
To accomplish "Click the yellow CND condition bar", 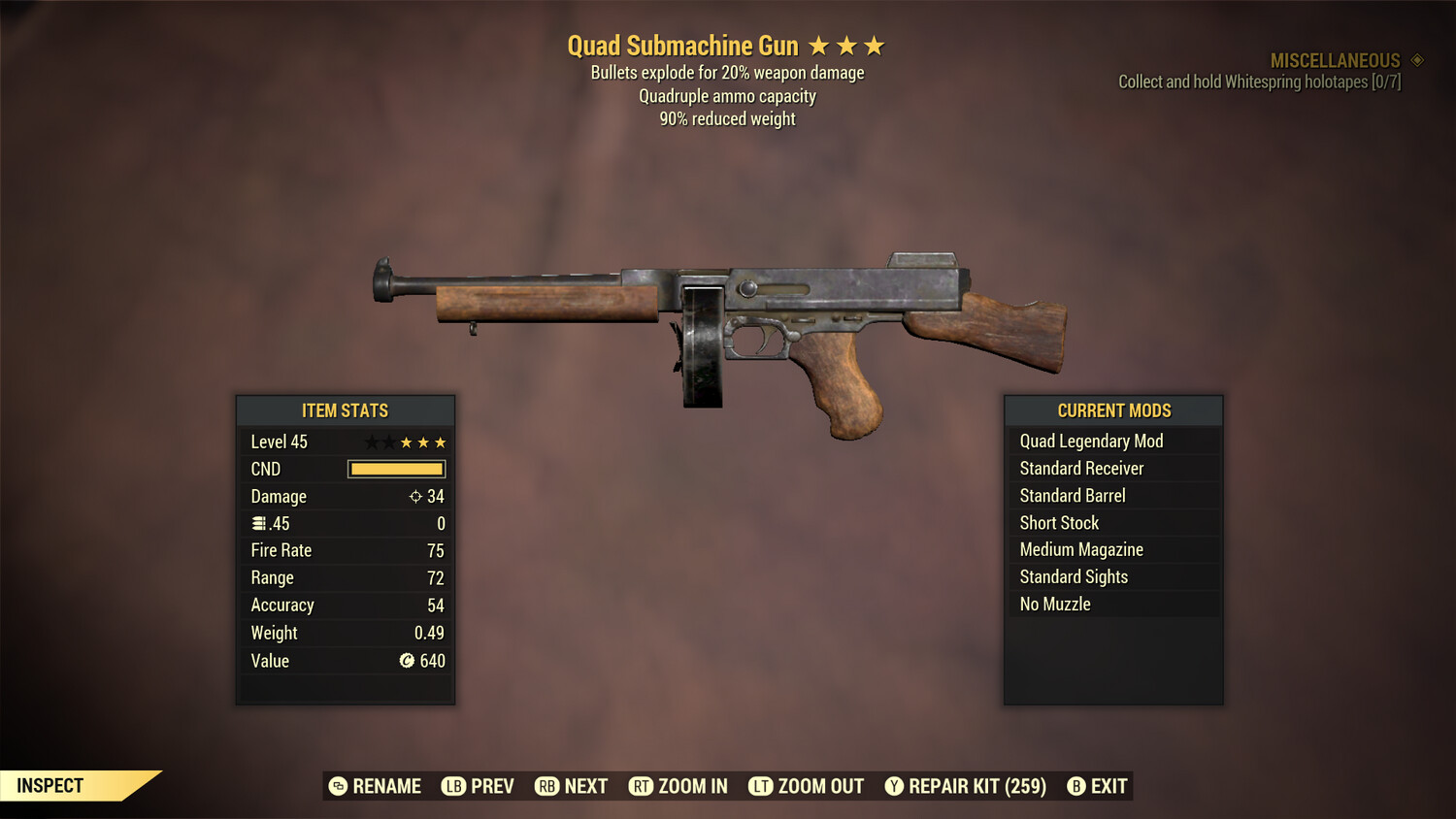I will [396, 469].
